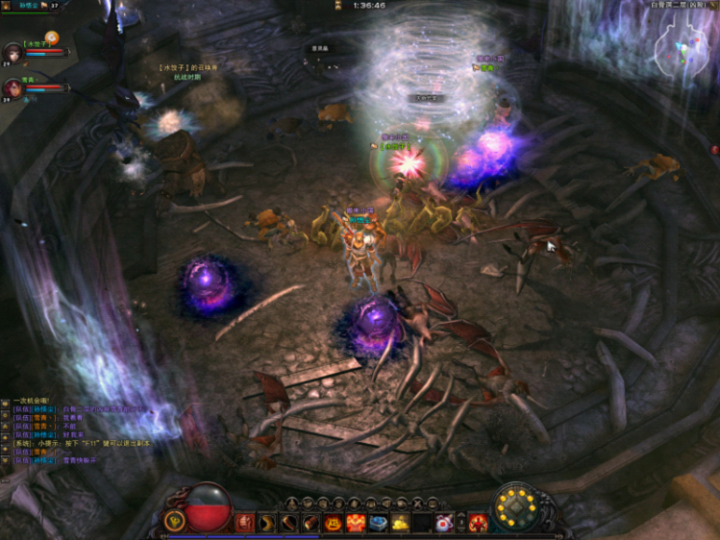
Task: Select the gold pile hotbar slot
Action: (400, 522)
